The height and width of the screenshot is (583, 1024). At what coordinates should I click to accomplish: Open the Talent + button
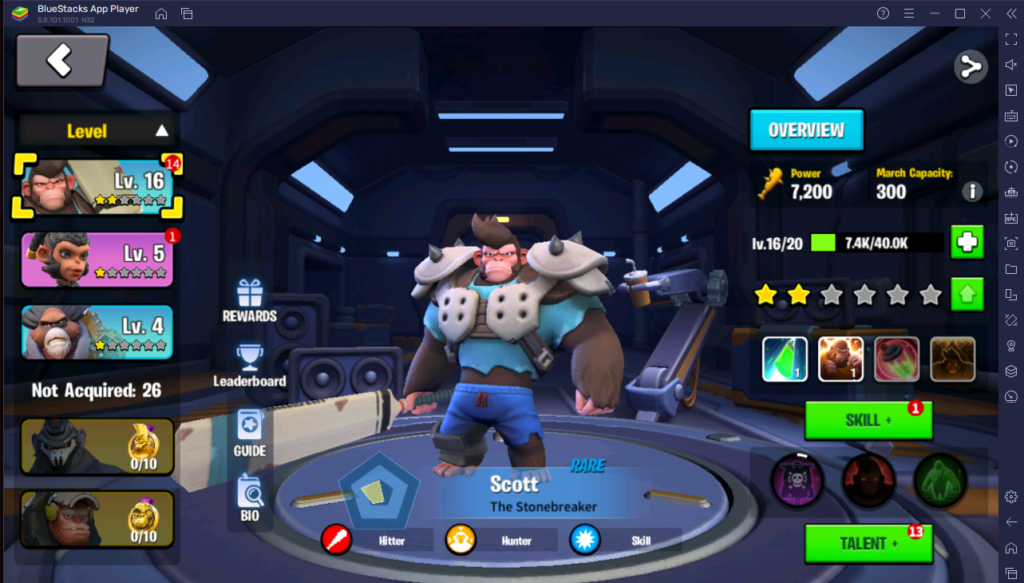(x=867, y=543)
